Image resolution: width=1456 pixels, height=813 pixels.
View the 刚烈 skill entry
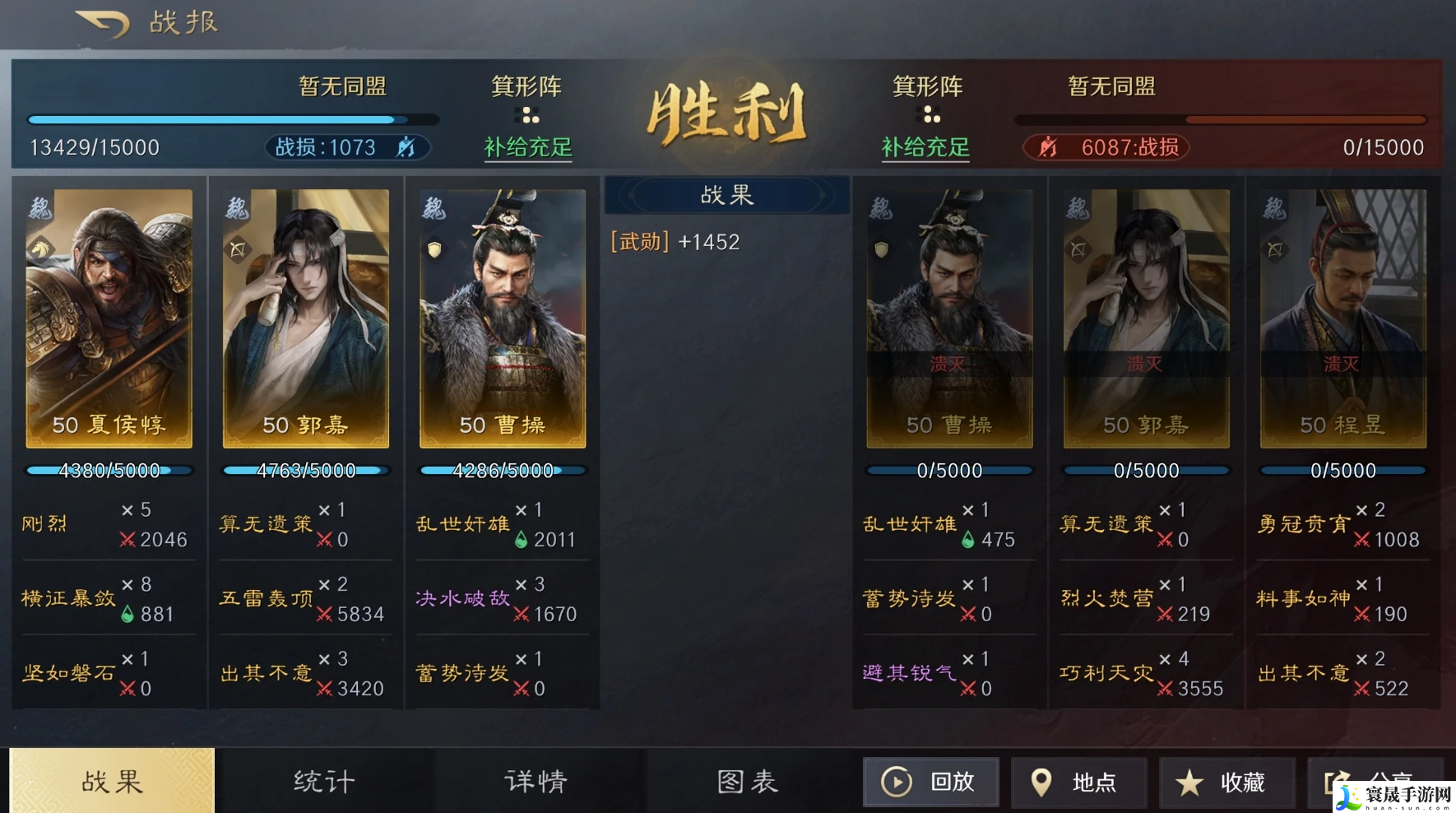tap(44, 524)
